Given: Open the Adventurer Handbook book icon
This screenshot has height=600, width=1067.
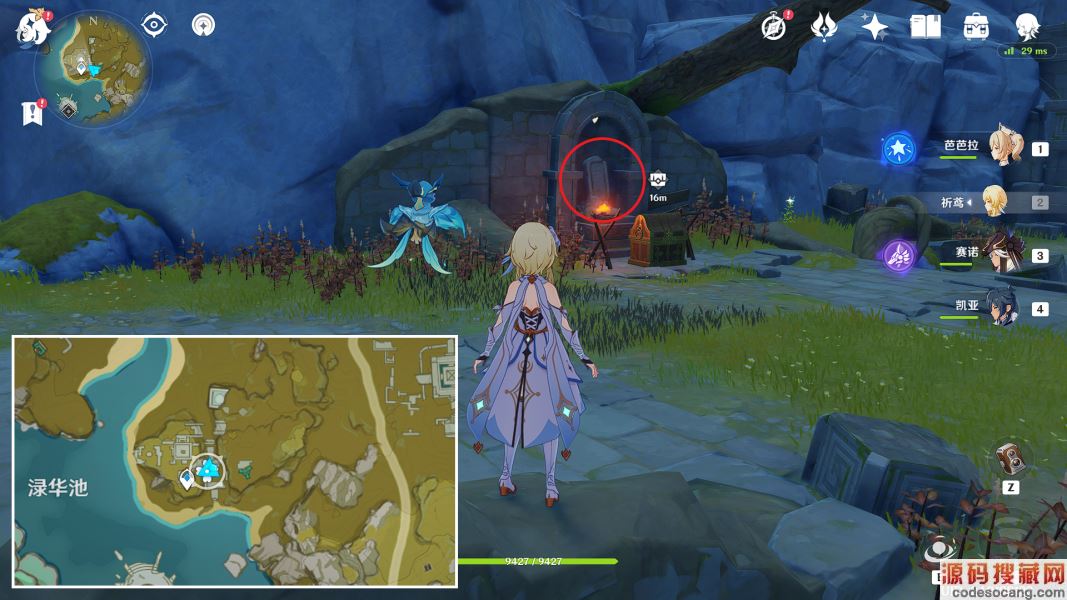Looking at the screenshot, I should click(x=926, y=26).
